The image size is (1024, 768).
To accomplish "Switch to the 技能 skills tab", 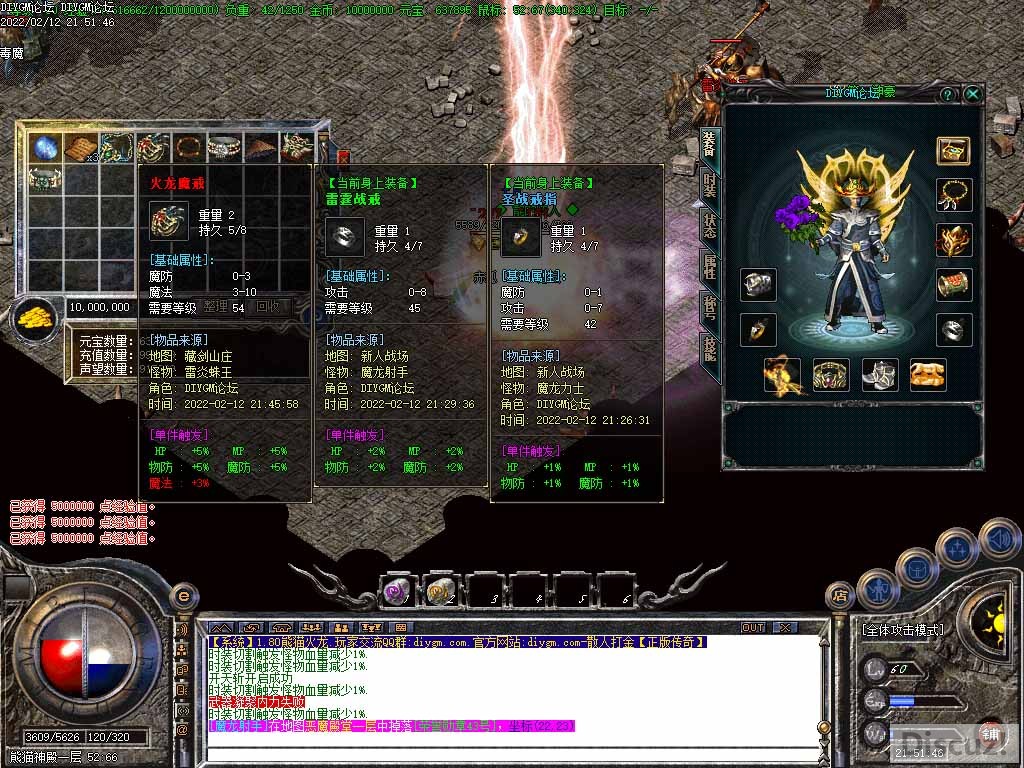I will click(709, 347).
